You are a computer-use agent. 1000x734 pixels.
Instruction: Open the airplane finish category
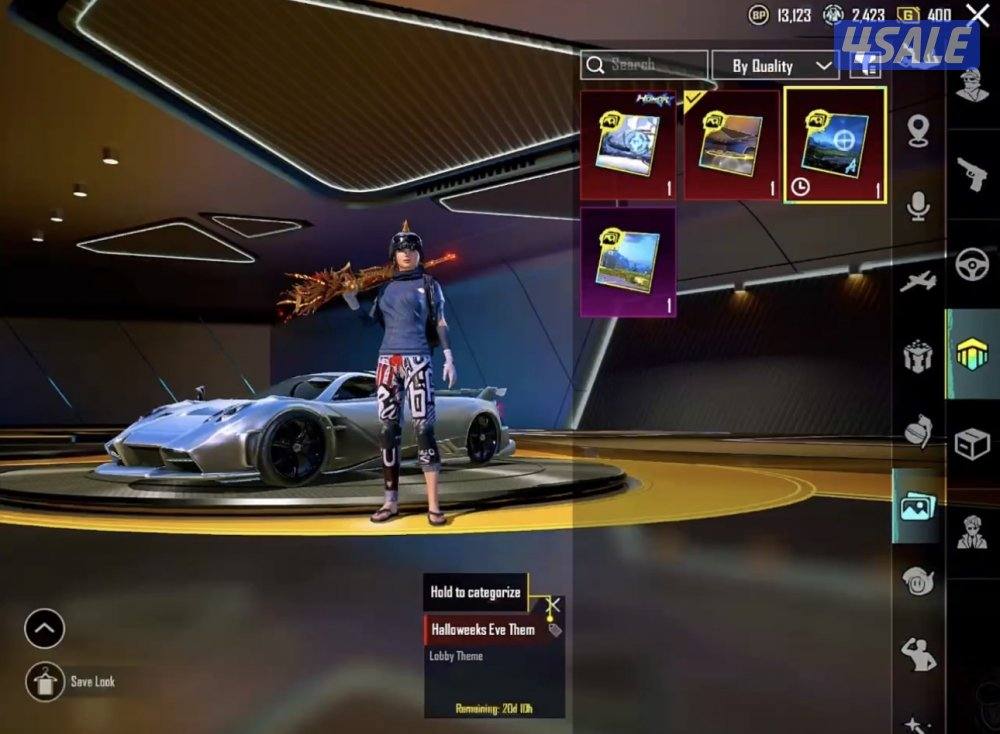(x=918, y=282)
